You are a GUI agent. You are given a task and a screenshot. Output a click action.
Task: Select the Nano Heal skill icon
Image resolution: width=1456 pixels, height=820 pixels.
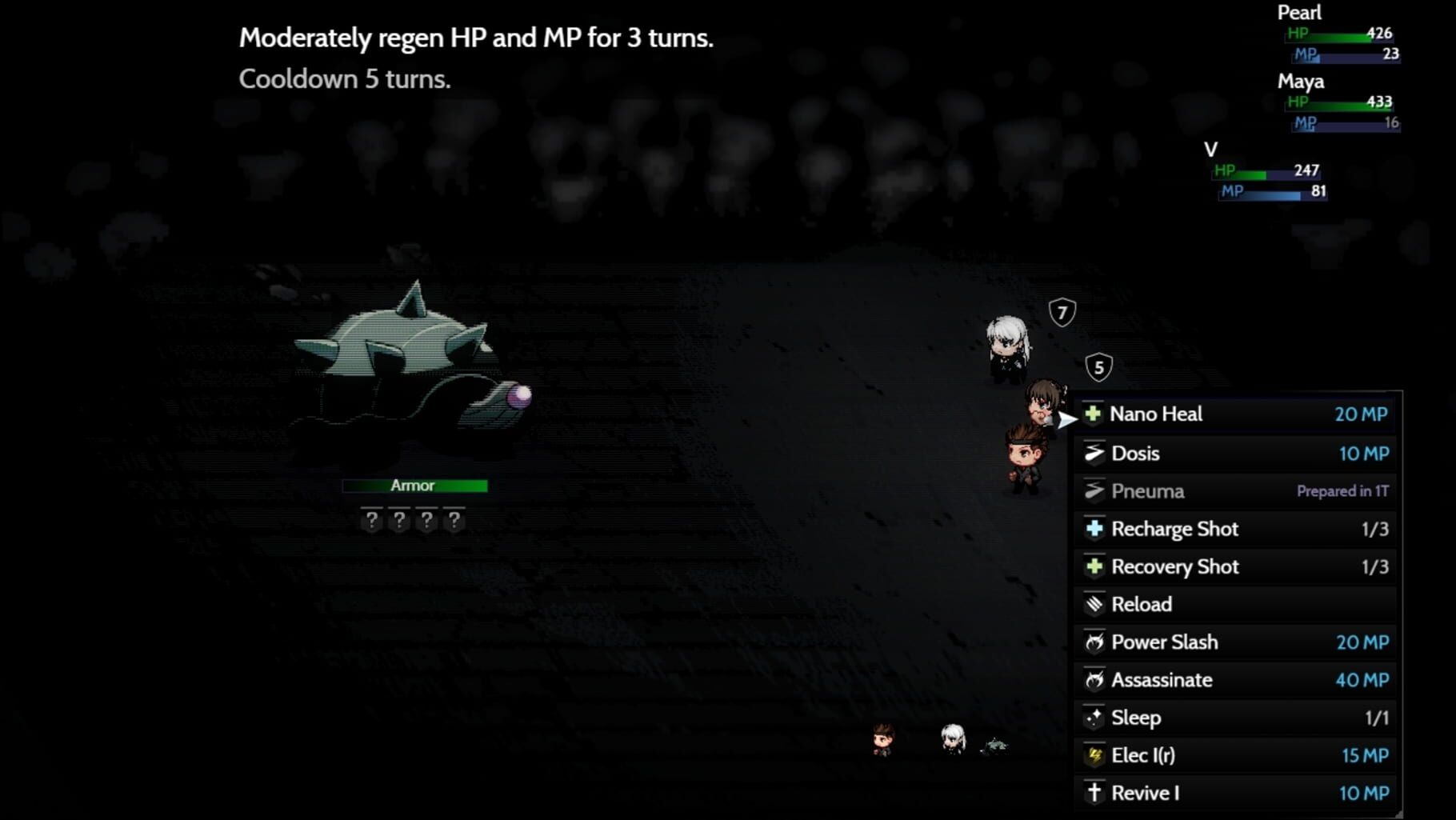(1095, 414)
